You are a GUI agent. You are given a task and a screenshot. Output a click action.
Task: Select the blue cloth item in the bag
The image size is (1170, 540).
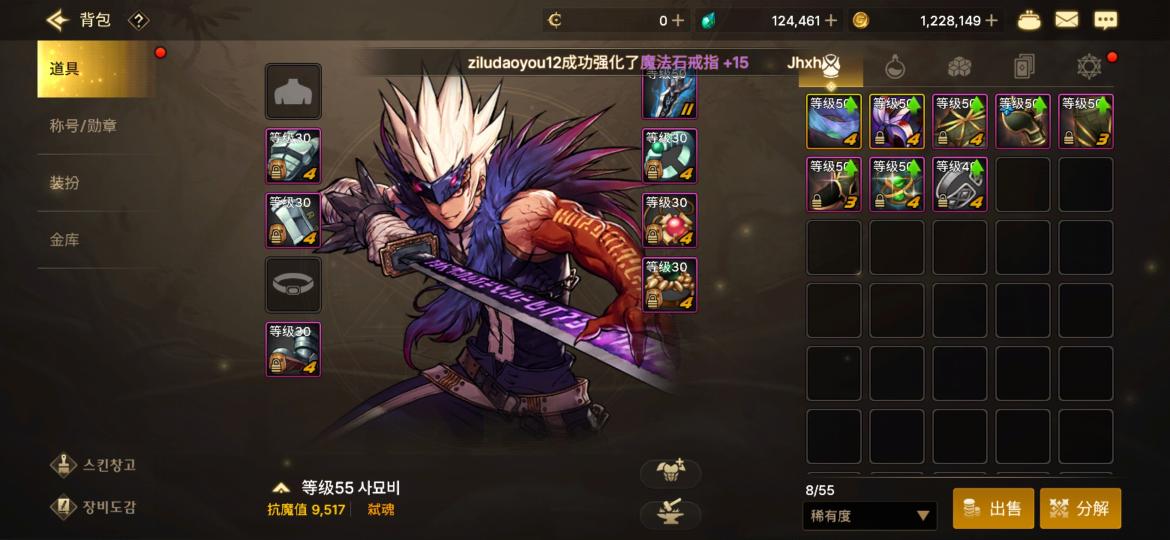click(834, 122)
